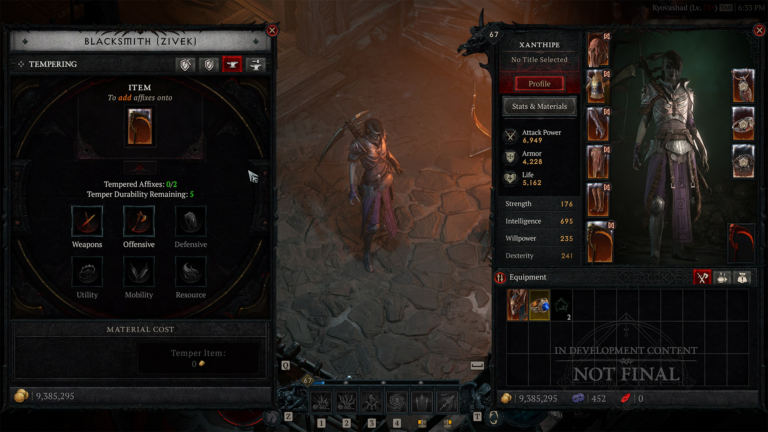Image resolution: width=768 pixels, height=432 pixels.
Task: Choose the Offensive tempering category
Action: pos(139,221)
